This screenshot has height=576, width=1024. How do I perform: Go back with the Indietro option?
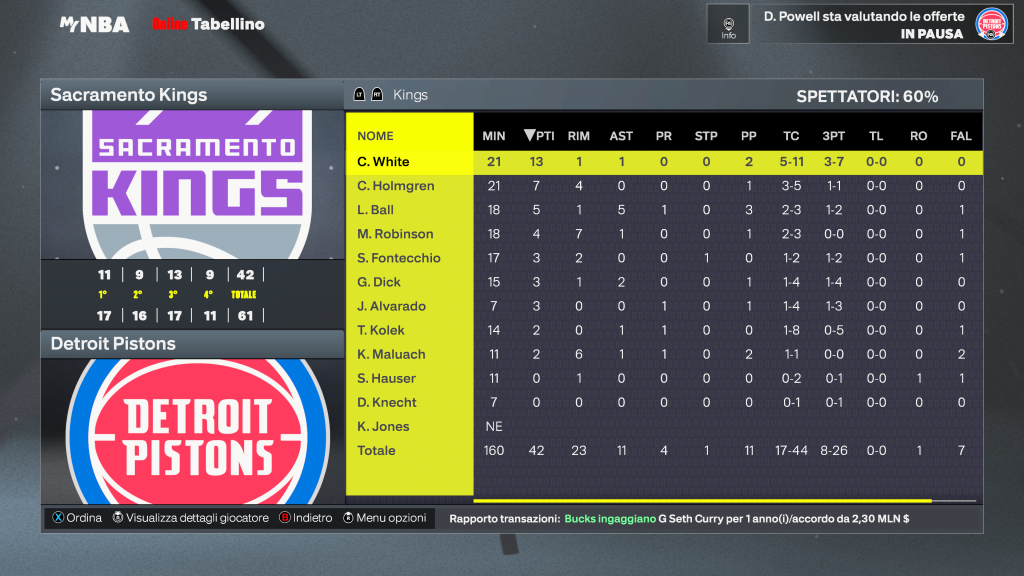304,518
